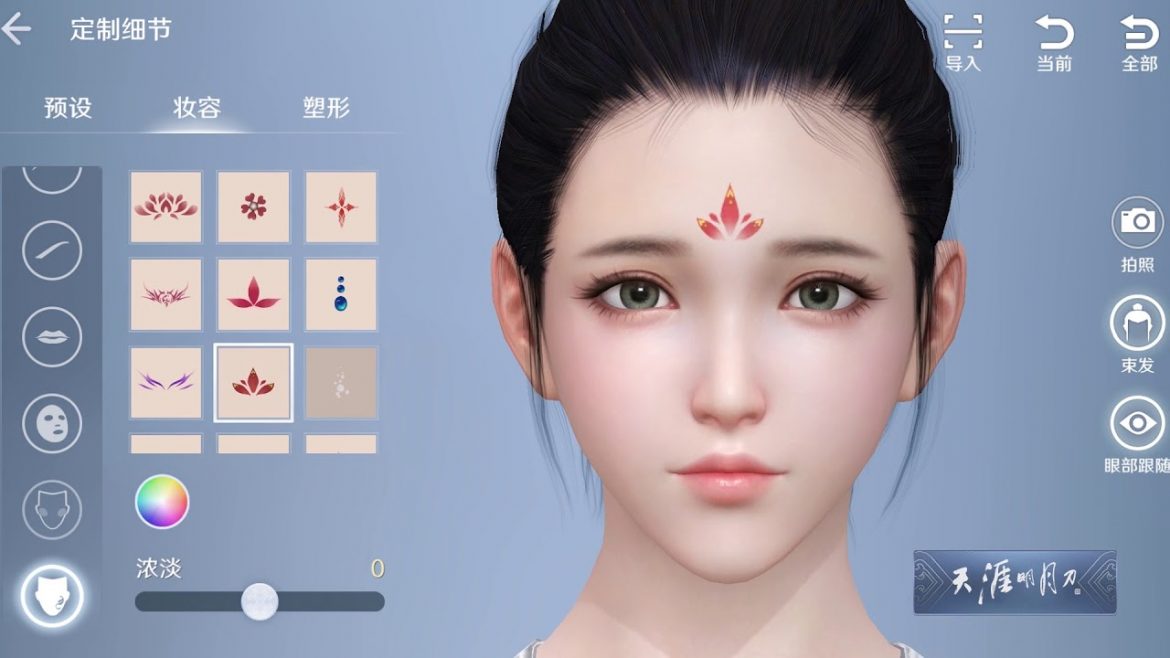Click the 浓淡 intensity slider handle
This screenshot has height=658, width=1170.
point(261,601)
